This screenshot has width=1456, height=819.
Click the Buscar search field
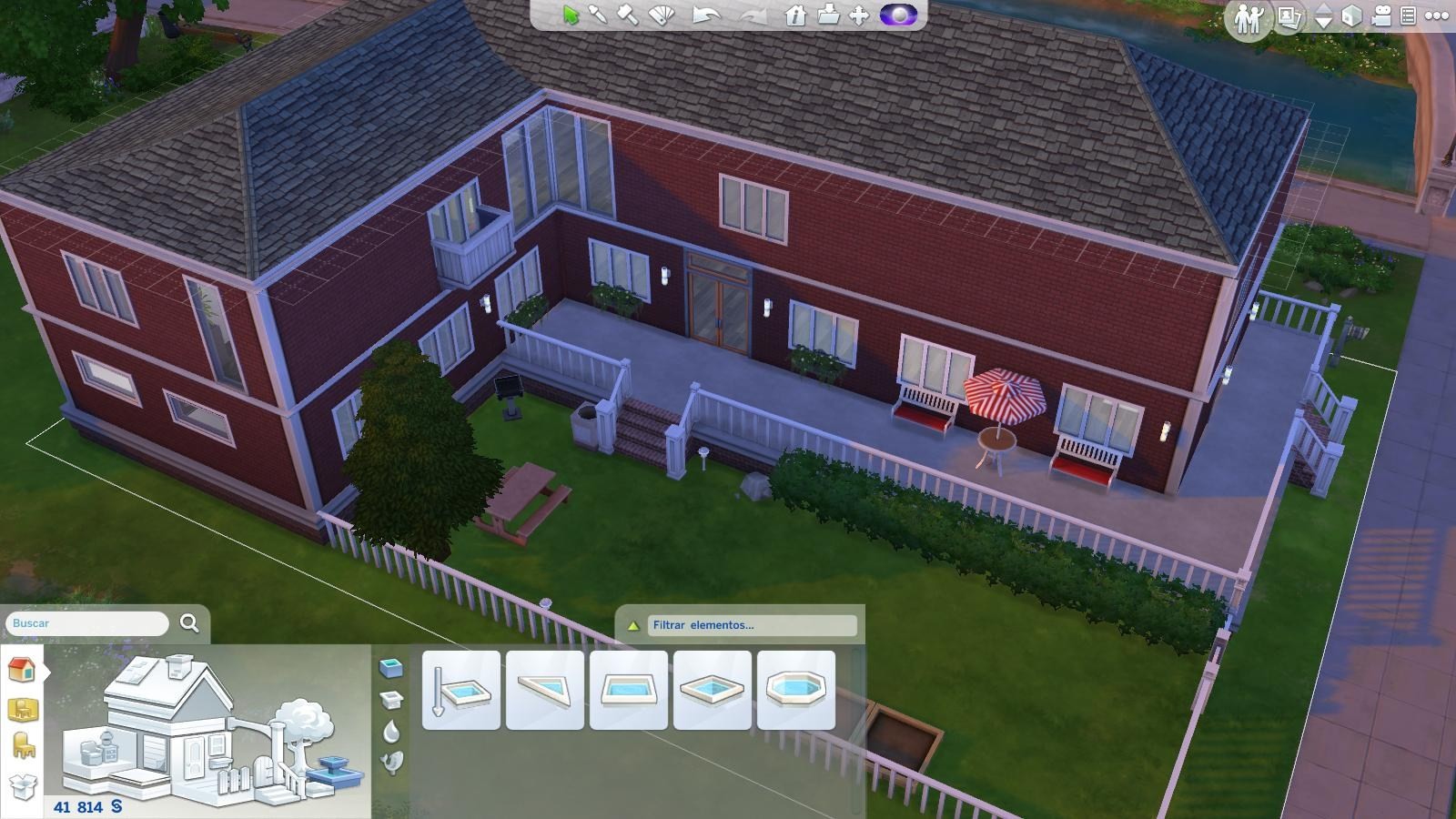[86, 624]
